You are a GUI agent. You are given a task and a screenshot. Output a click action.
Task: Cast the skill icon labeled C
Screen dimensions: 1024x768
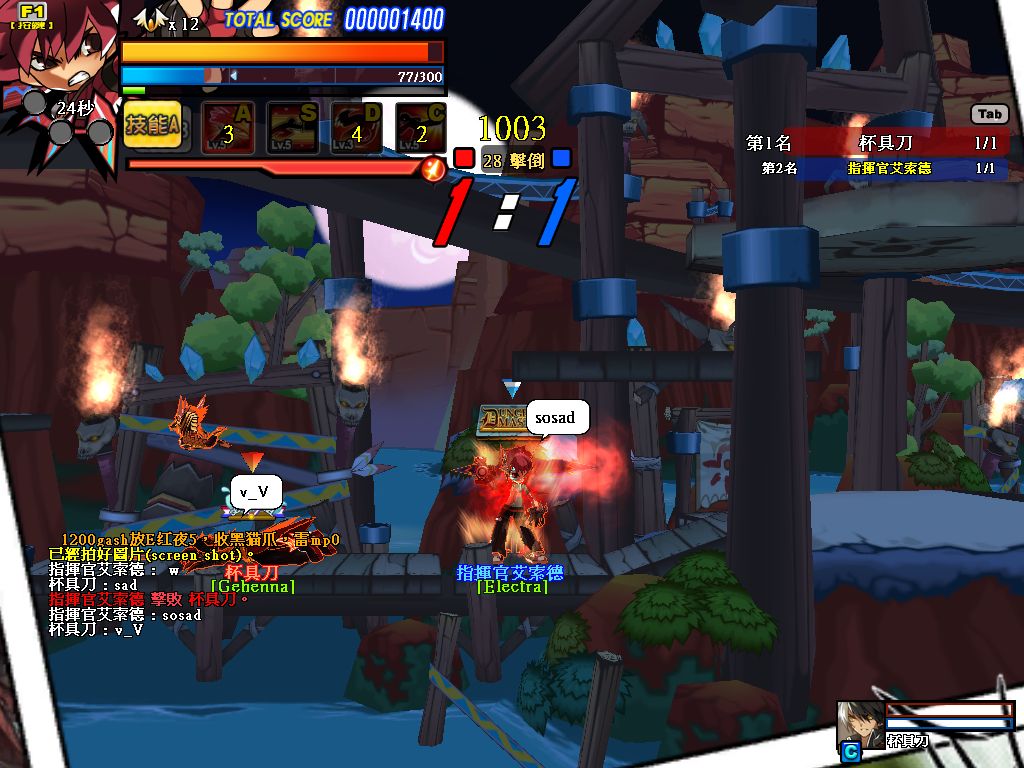tap(420, 128)
